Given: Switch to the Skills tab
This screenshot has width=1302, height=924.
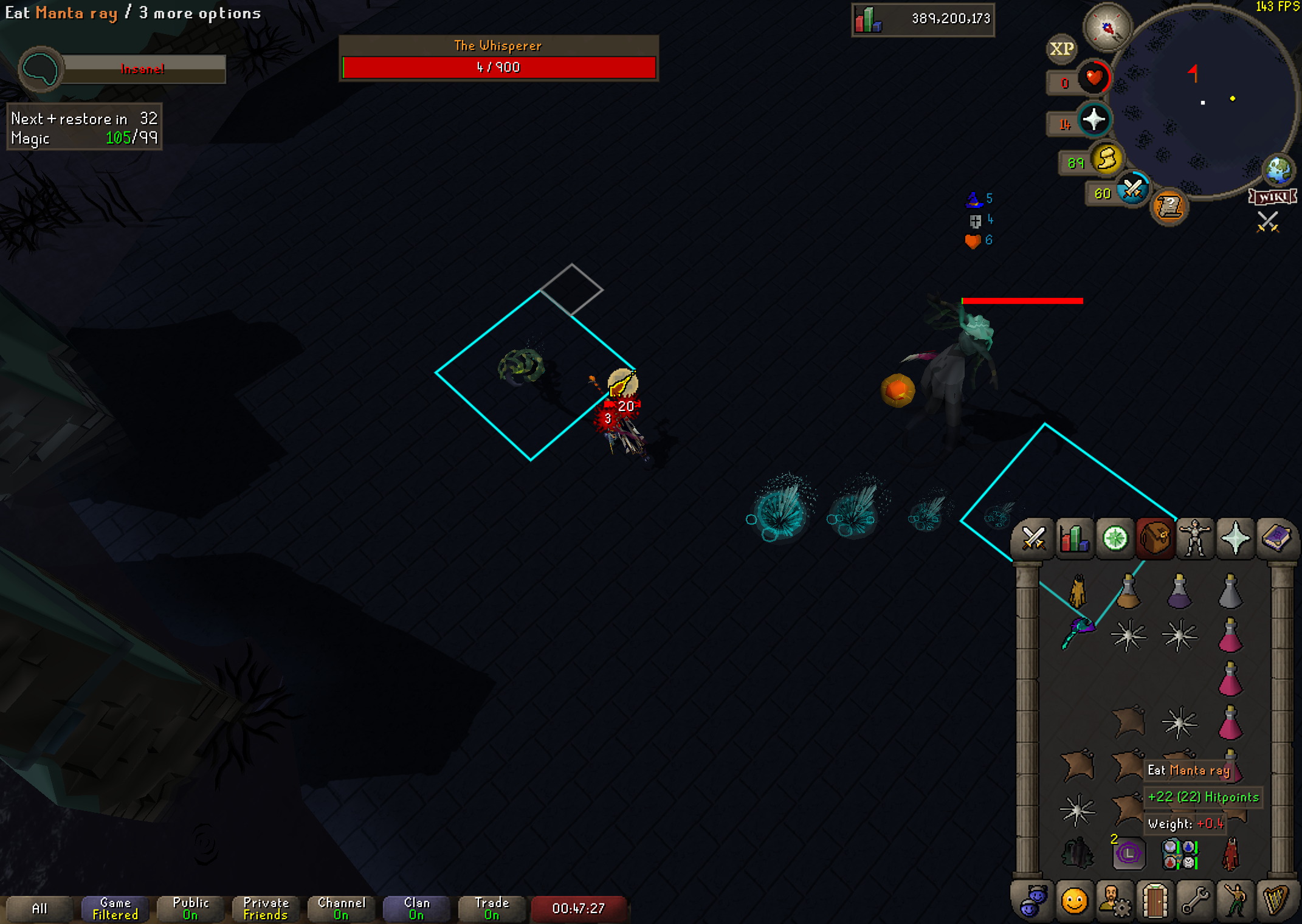Looking at the screenshot, I should click(x=1074, y=539).
